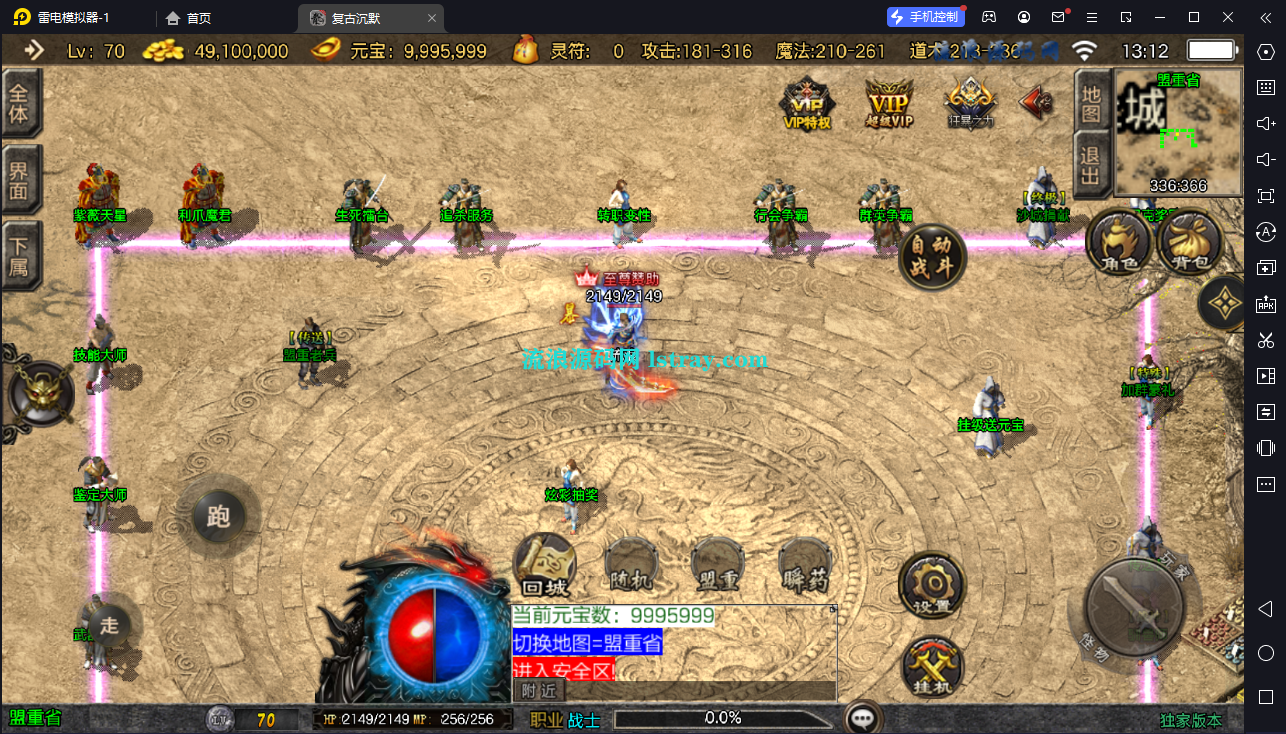Click the 盟重省 minimap
Viewport: 1286px width, 734px height.
tap(1178, 131)
